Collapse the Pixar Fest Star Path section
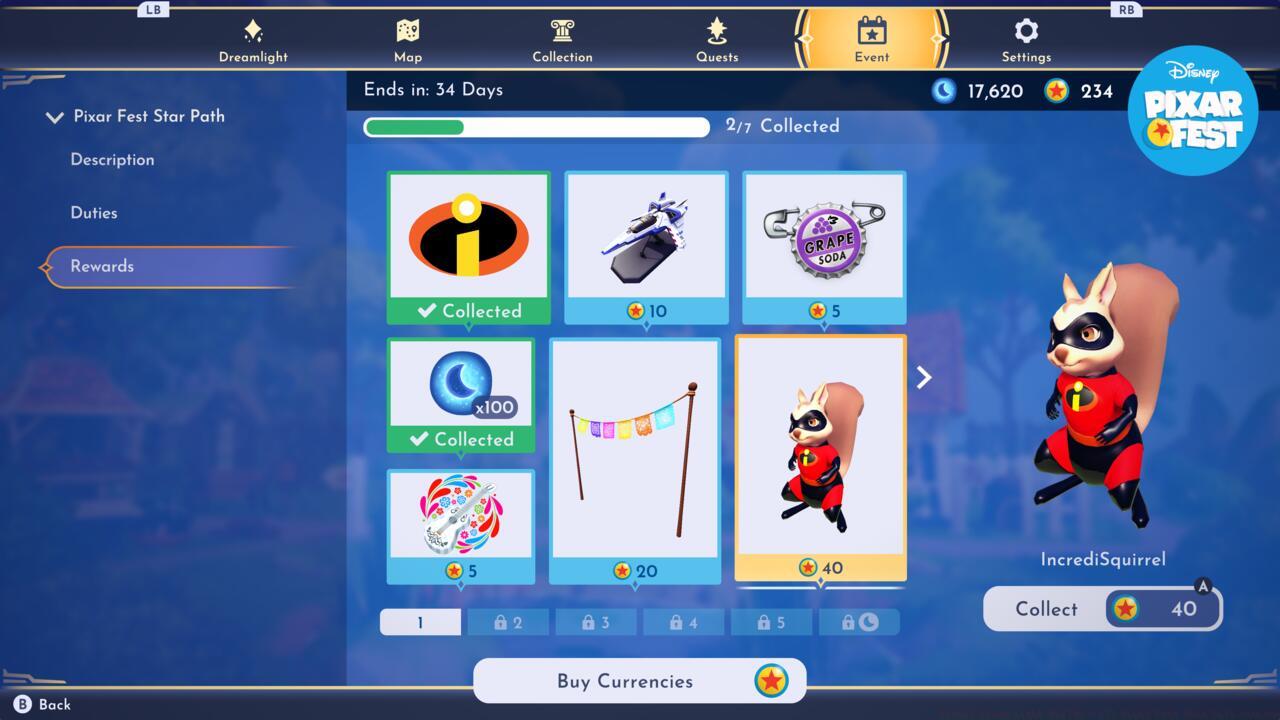Screen dimensions: 1280x720 coord(55,116)
